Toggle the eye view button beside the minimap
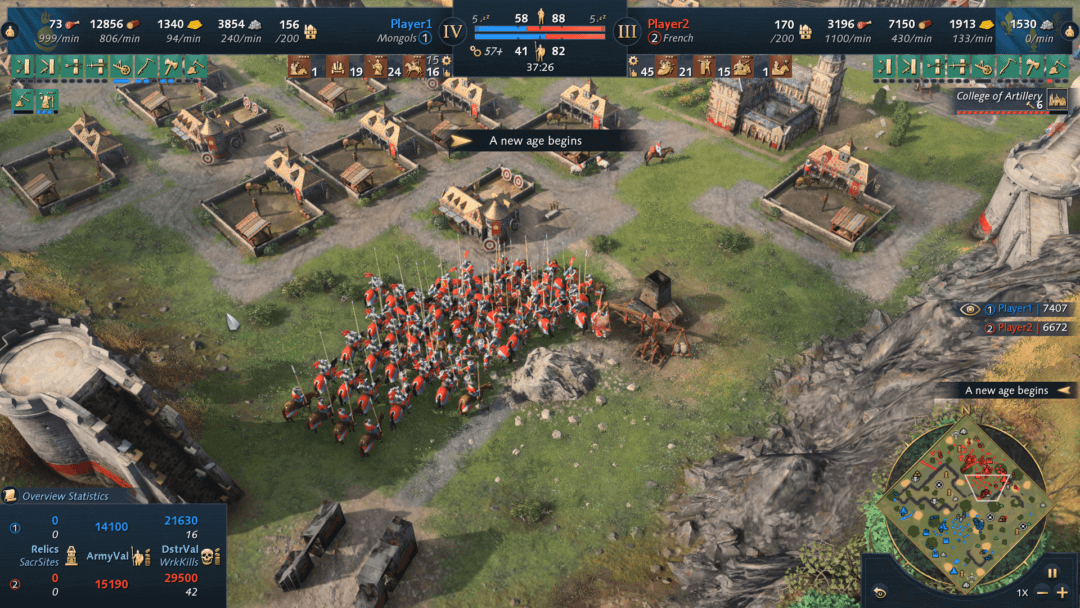 tap(880, 592)
